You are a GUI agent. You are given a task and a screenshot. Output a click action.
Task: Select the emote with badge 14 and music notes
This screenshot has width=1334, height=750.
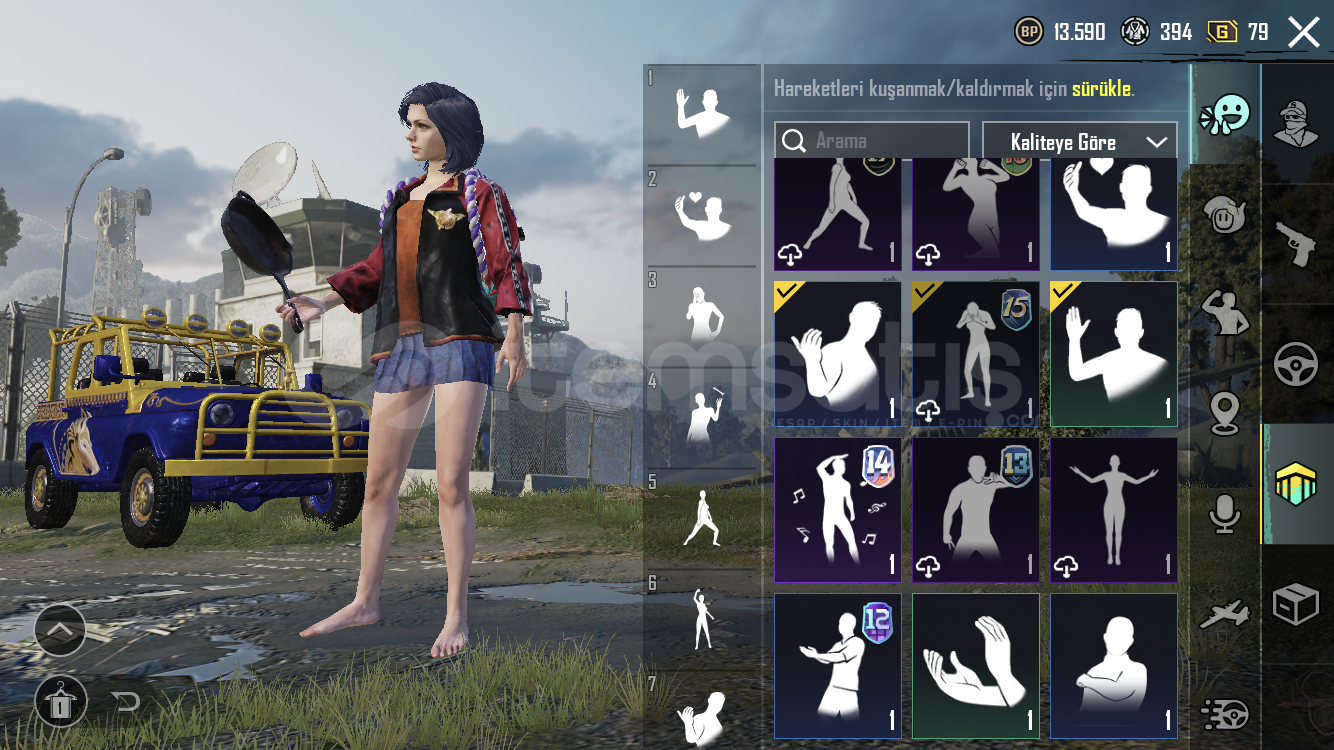837,510
